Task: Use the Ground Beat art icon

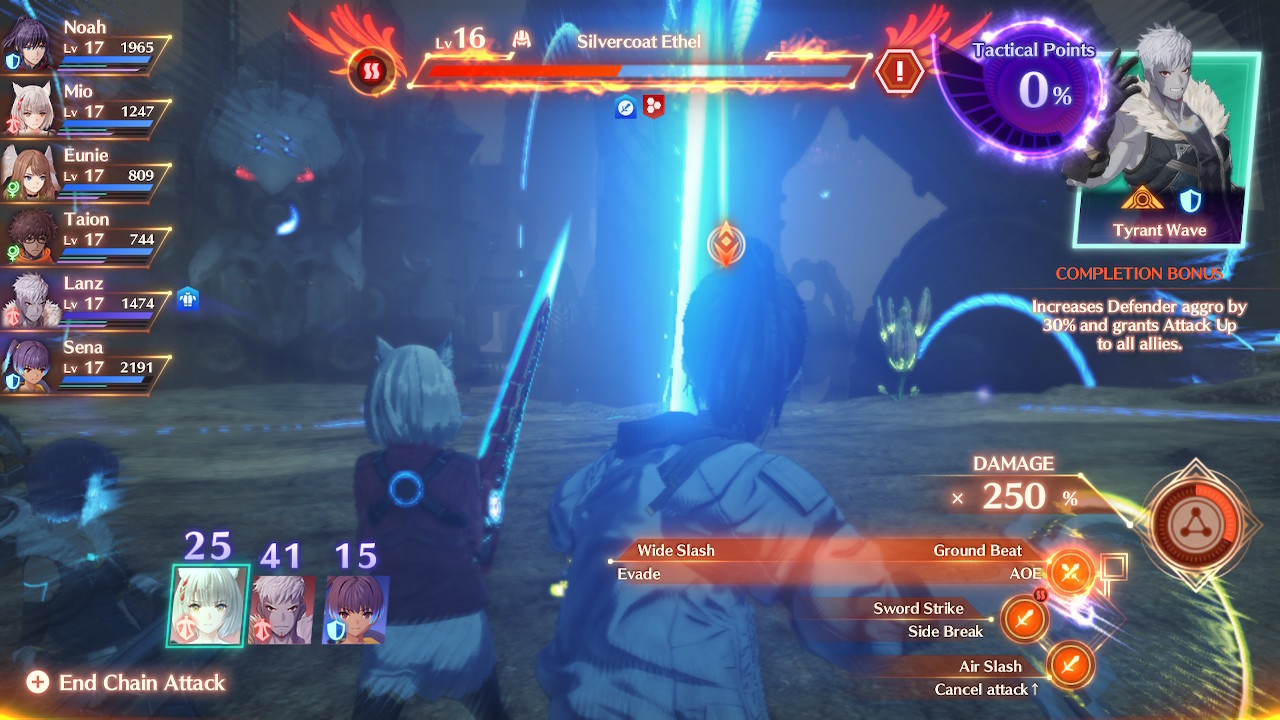Action: coord(1072,573)
